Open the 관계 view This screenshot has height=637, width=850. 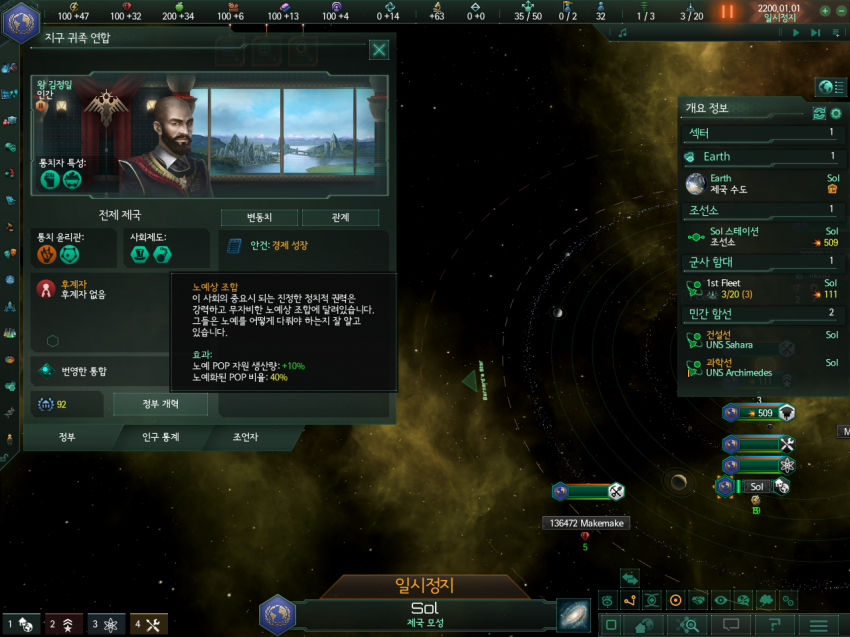click(340, 218)
